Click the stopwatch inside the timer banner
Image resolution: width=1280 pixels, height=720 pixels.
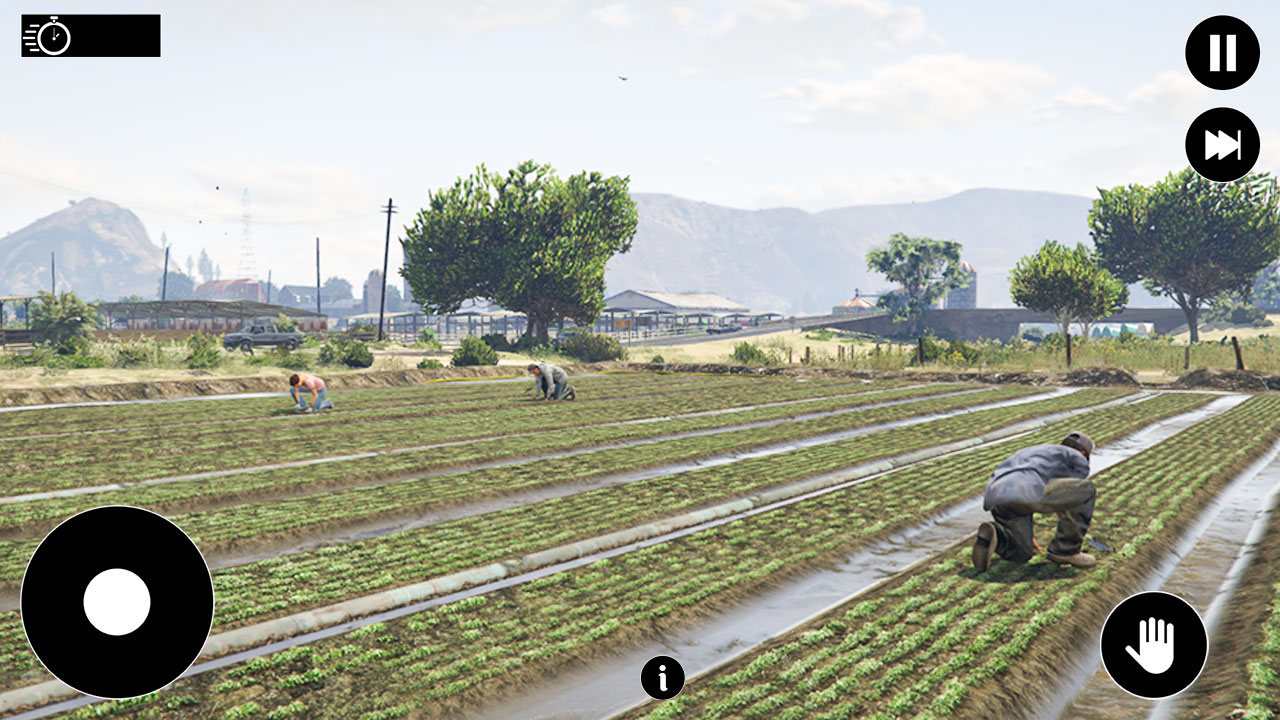tap(52, 38)
